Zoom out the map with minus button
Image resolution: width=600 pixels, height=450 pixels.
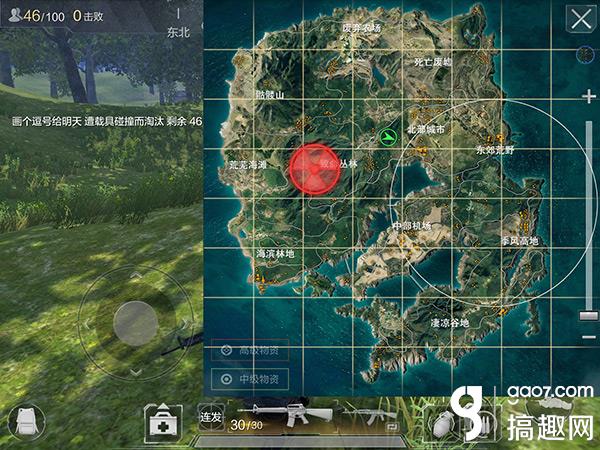click(x=588, y=336)
